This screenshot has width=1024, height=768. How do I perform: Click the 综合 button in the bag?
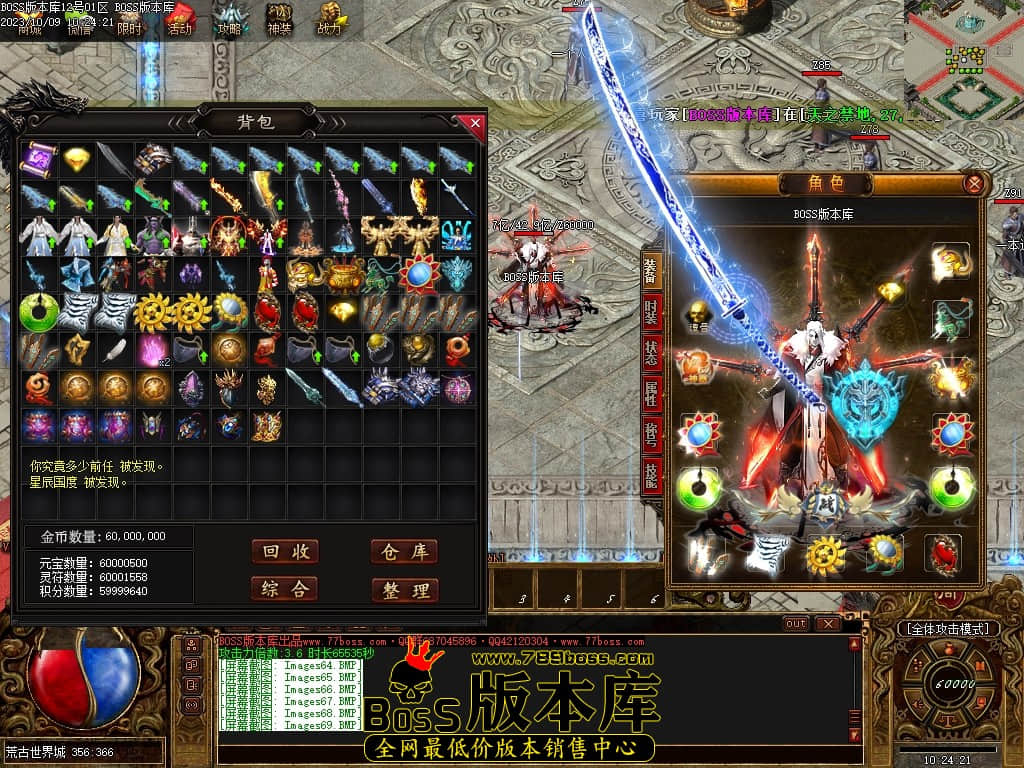(x=285, y=589)
